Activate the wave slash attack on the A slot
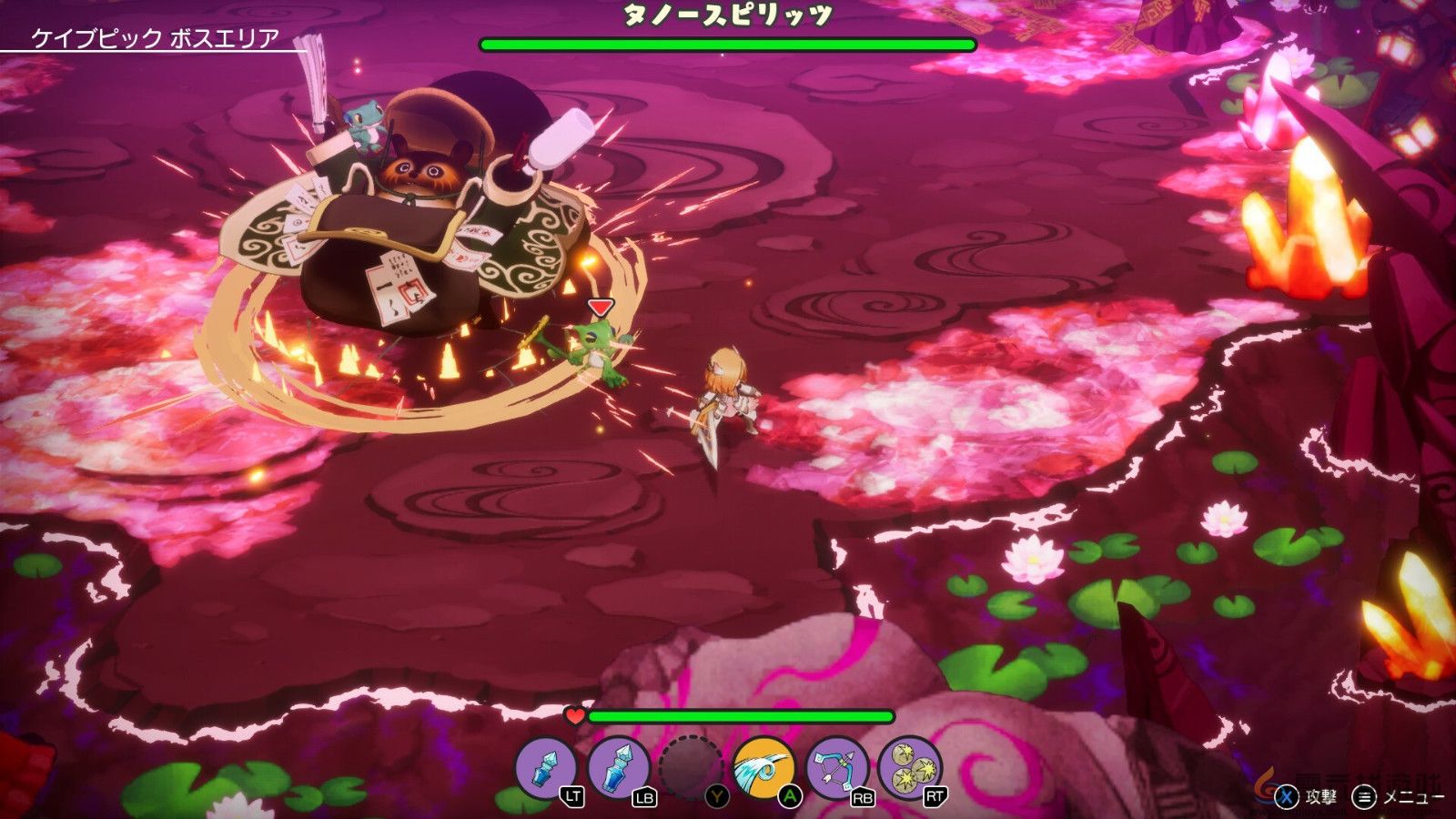Screen dimensions: 1456x819 pos(764,767)
